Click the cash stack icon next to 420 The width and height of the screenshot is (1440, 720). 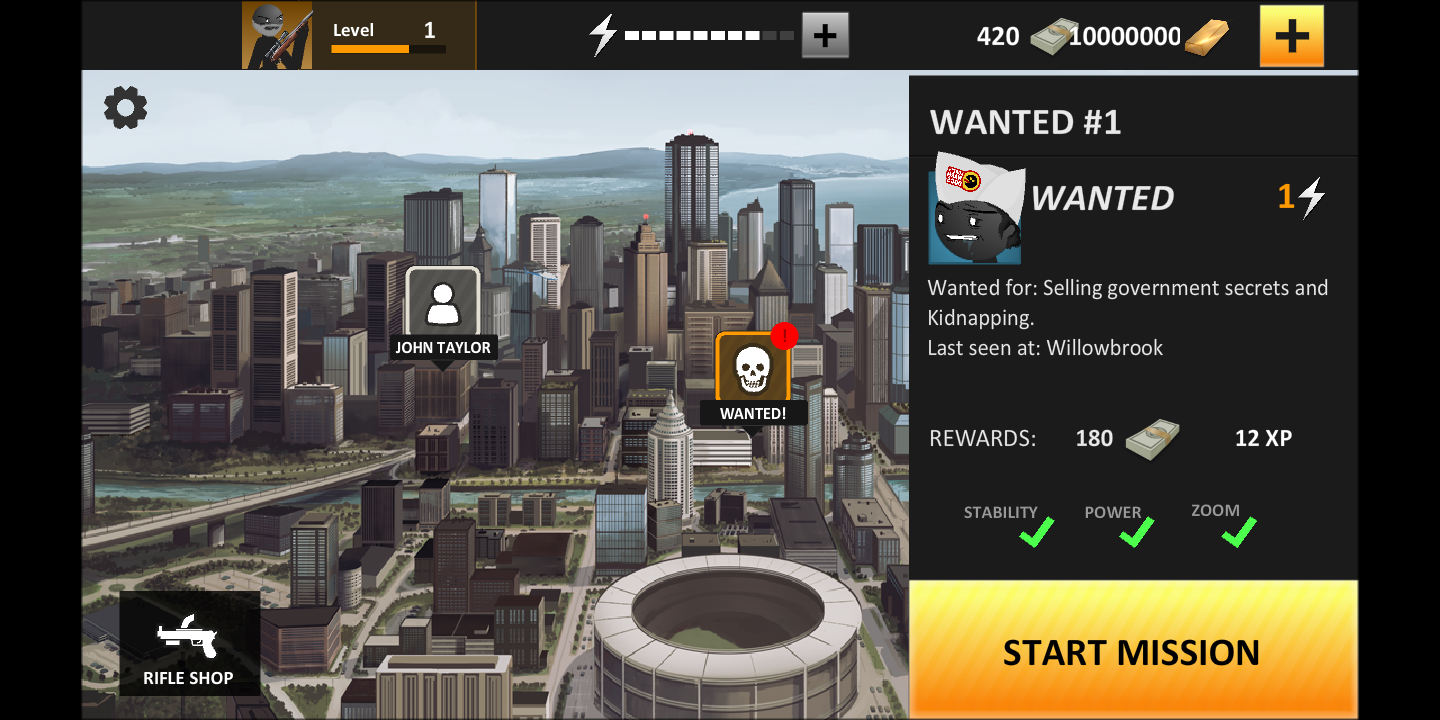(1051, 35)
